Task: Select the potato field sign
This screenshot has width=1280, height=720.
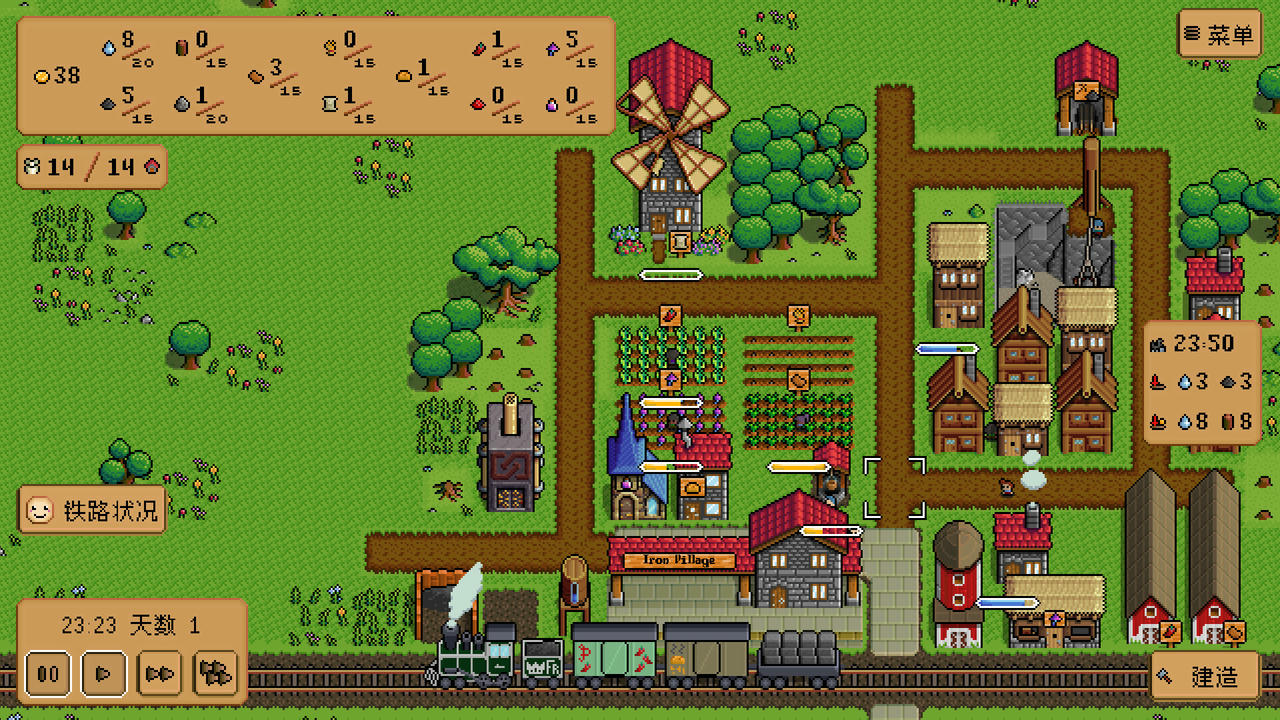Action: 797,381
